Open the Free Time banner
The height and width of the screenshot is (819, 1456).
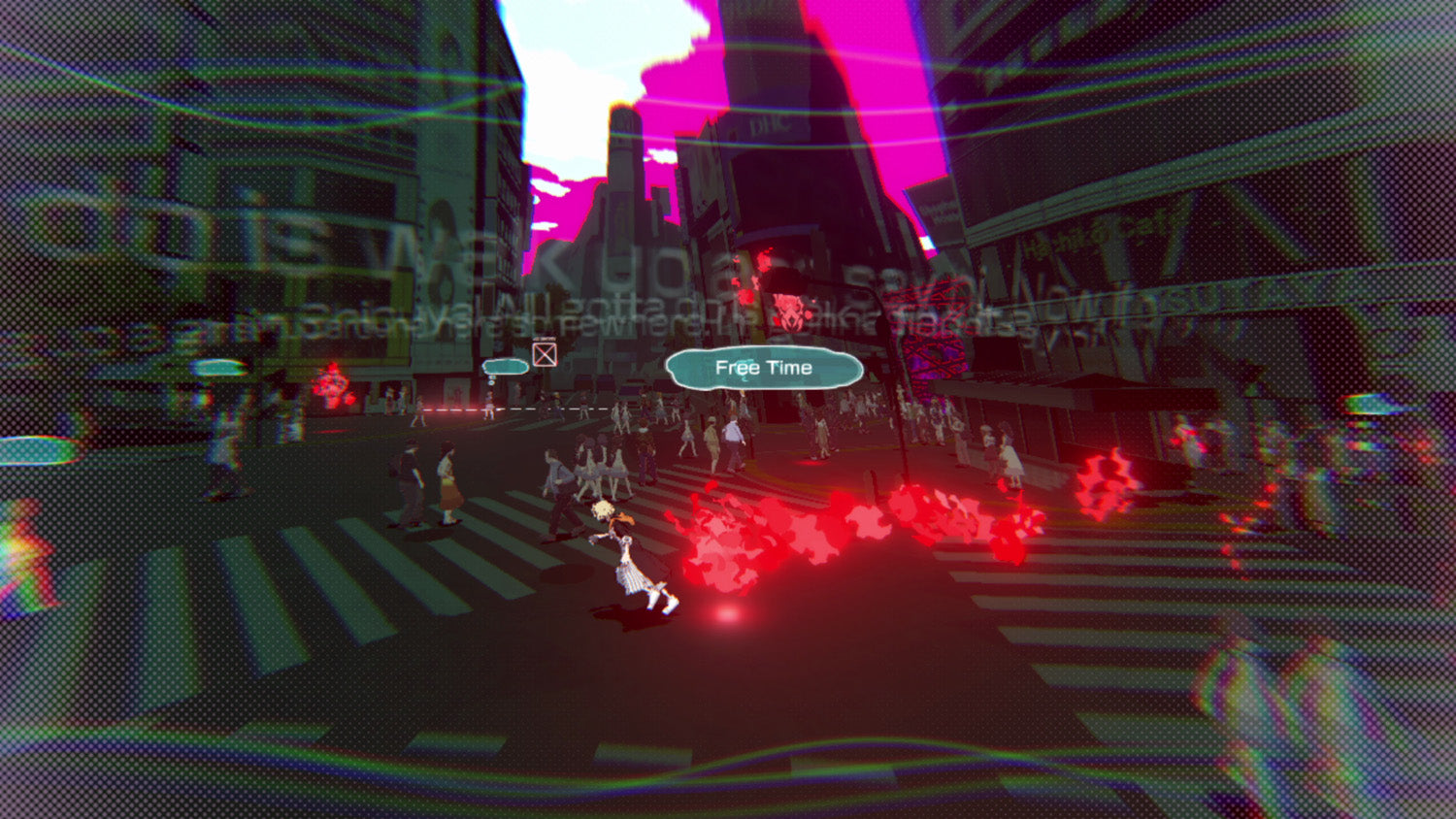(762, 368)
